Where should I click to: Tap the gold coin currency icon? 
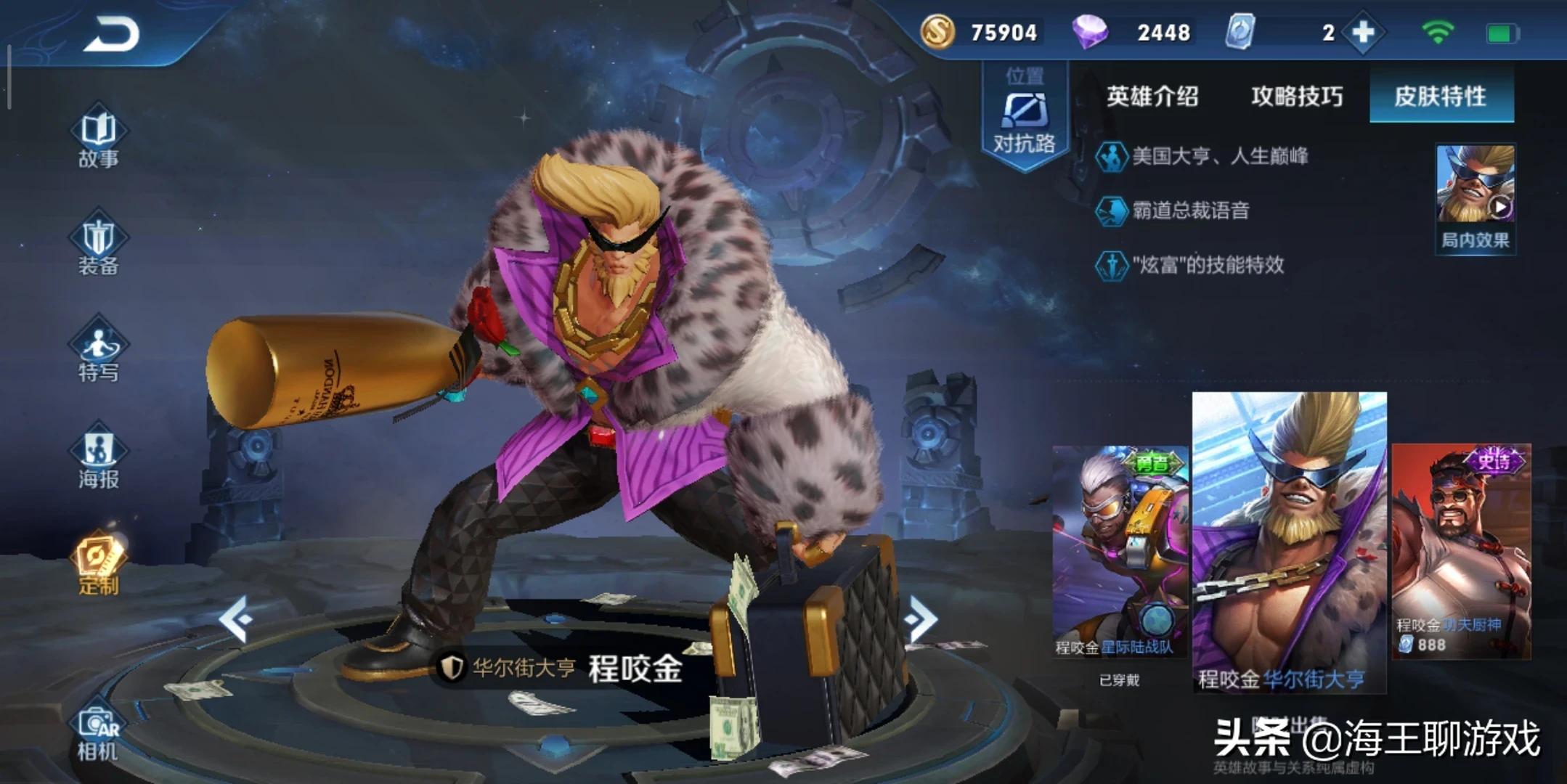click(937, 33)
